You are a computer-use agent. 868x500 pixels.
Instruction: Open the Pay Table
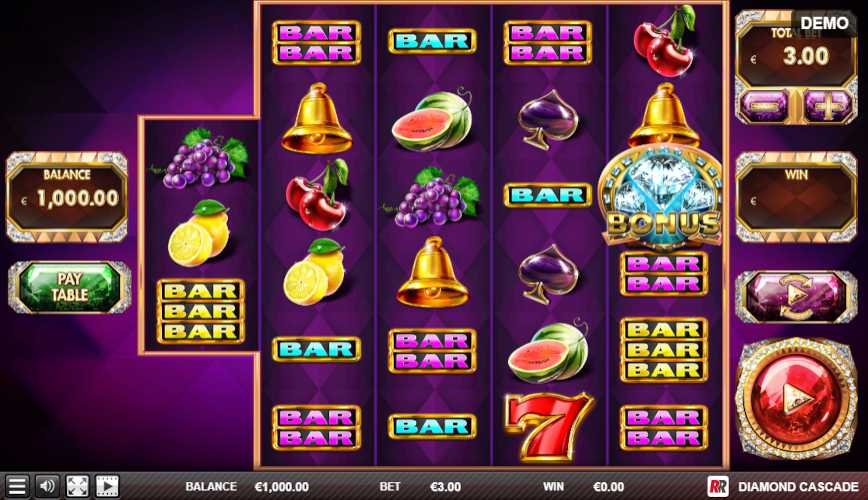coord(70,288)
